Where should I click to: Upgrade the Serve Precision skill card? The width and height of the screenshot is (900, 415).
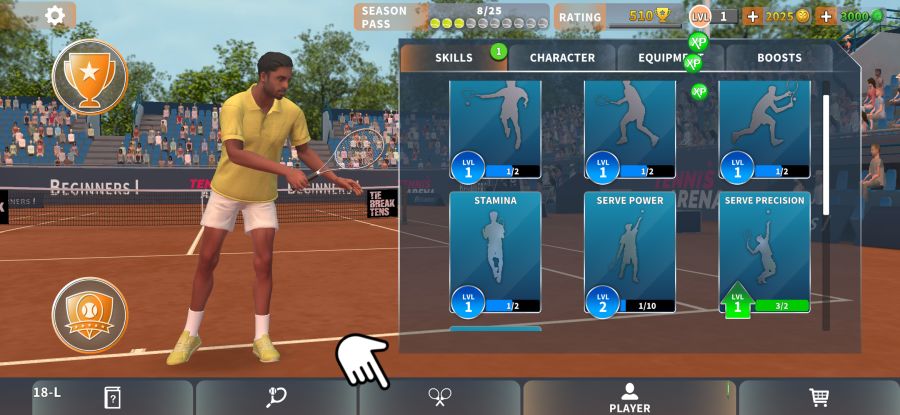tap(765, 252)
